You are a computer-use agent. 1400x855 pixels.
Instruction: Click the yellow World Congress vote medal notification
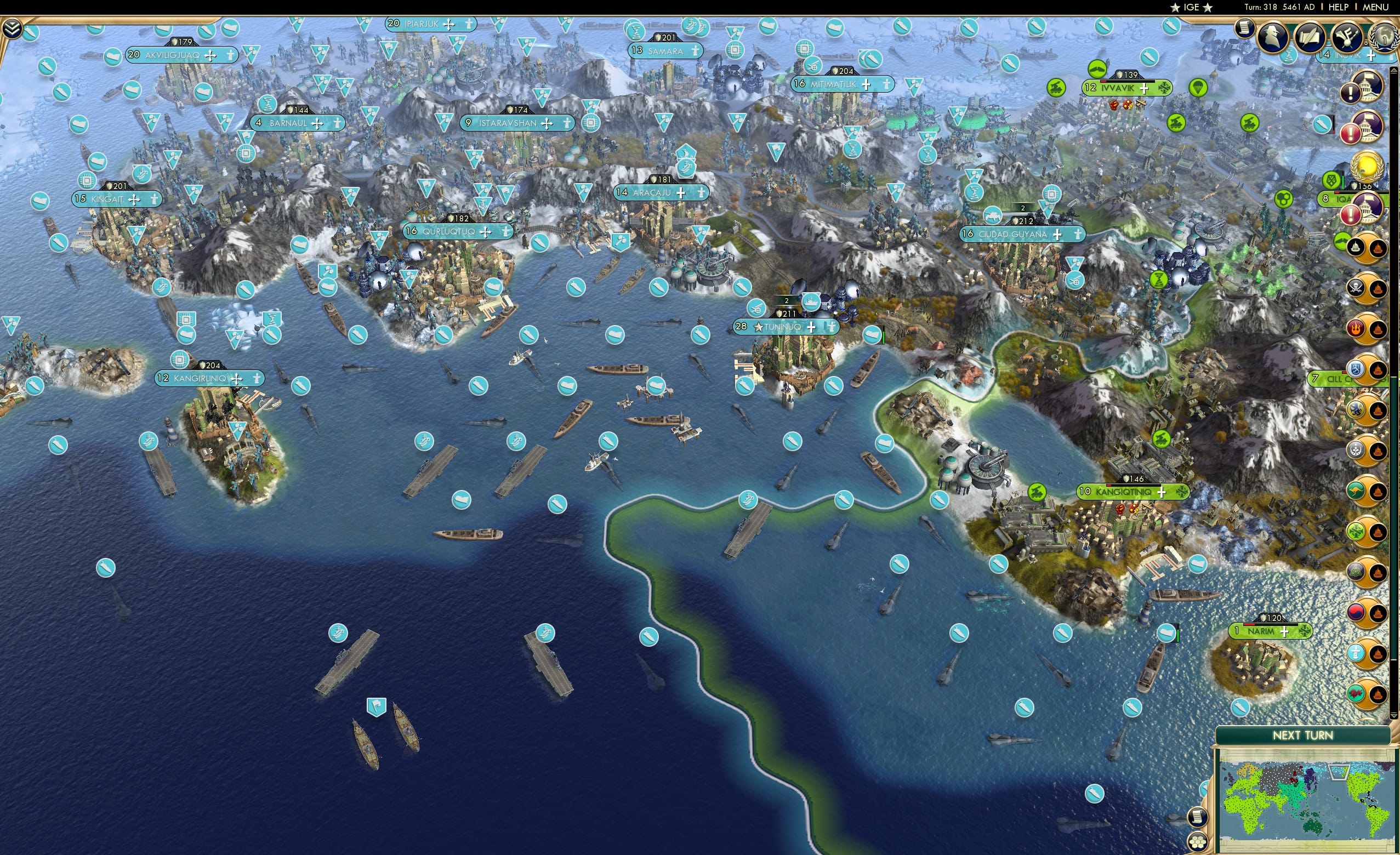pos(1365,166)
